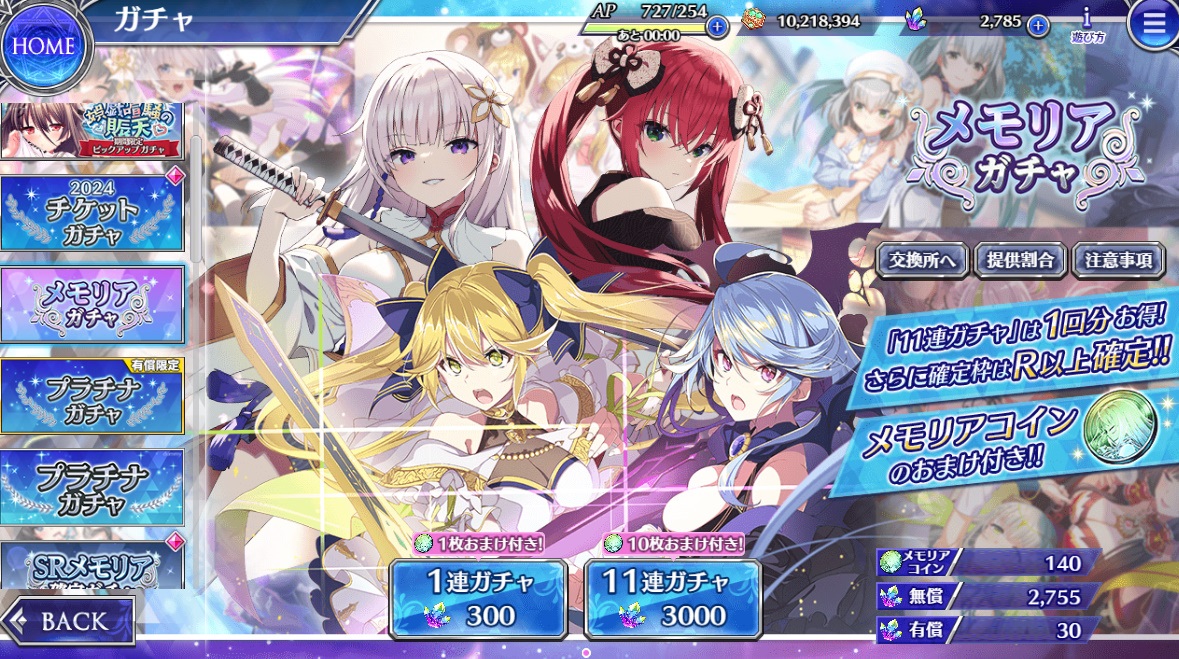1179x659 pixels.
Task: Open the hamburger main menu
Action: pos(1152,26)
